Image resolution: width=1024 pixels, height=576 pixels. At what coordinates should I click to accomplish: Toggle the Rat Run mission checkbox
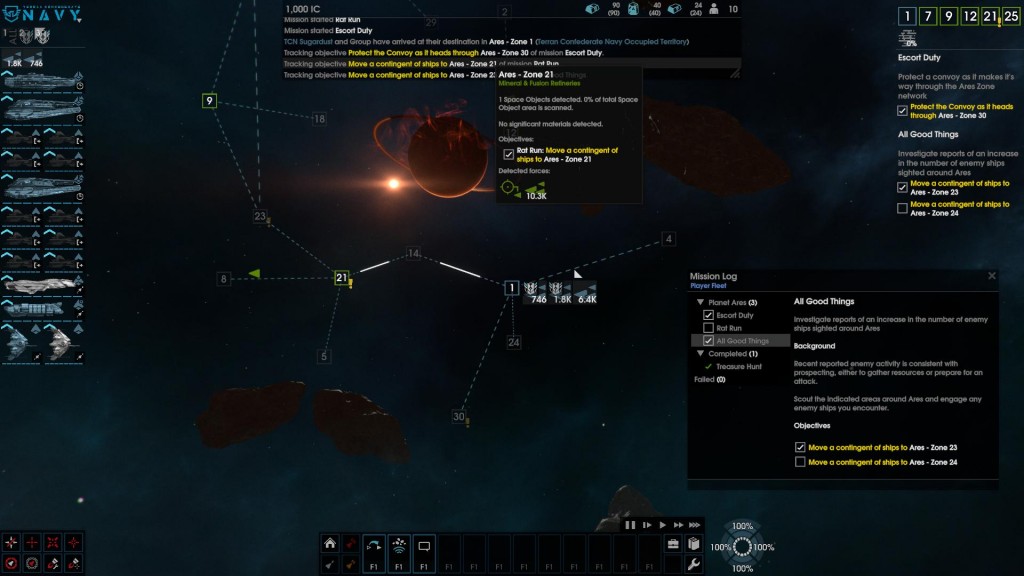(x=709, y=328)
